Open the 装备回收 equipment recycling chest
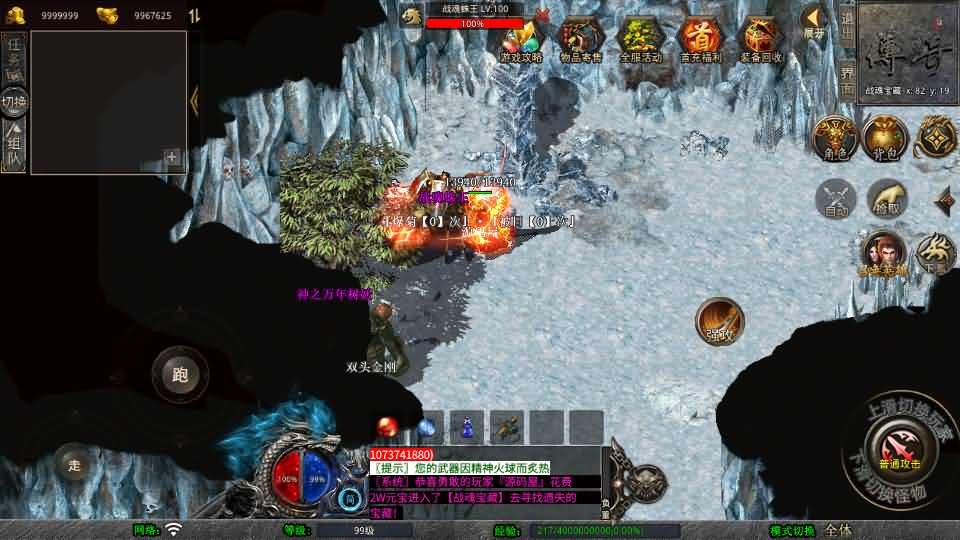Viewport: 960px width, 540px height. pyautogui.click(x=761, y=40)
